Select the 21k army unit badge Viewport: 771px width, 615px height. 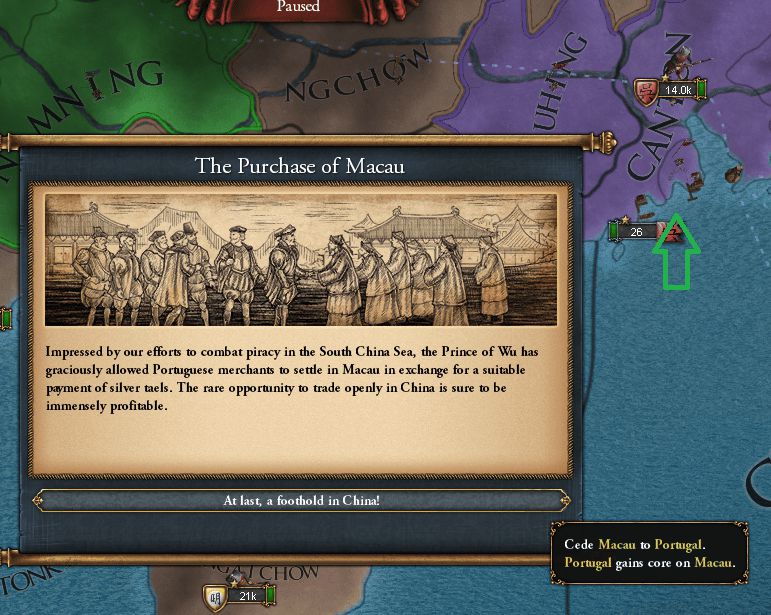point(239,597)
